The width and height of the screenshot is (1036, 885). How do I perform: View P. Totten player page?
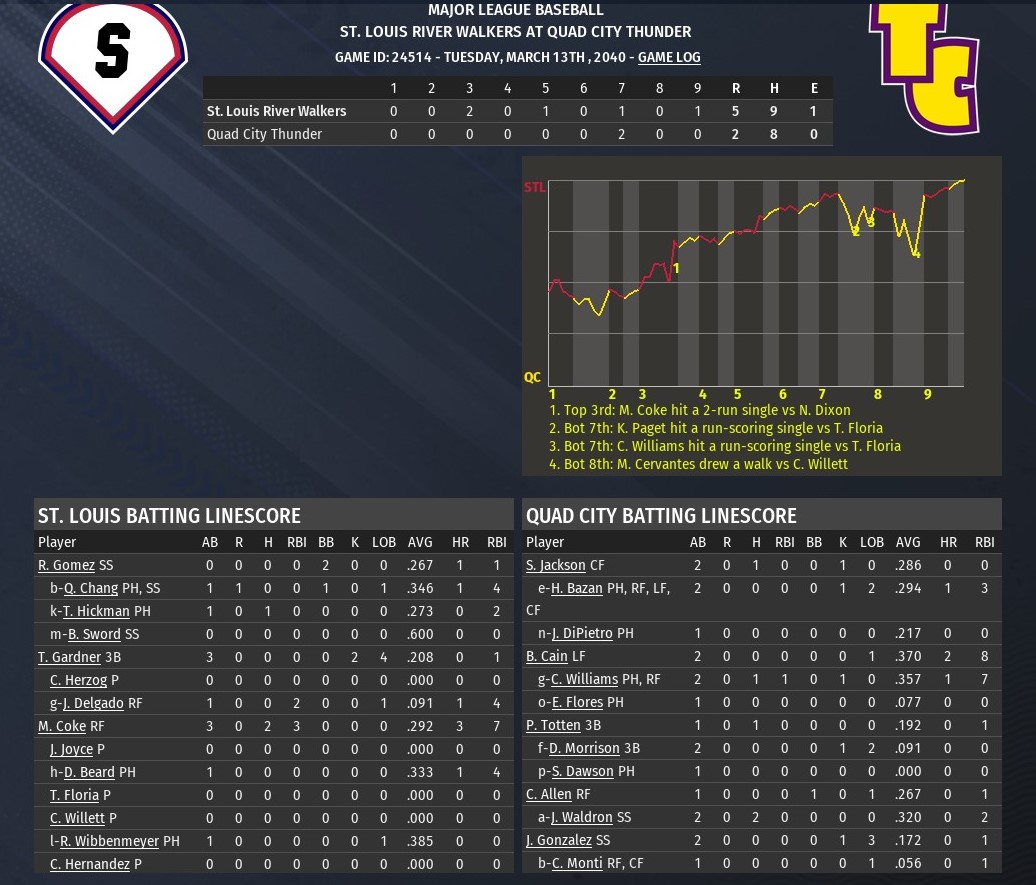click(x=553, y=726)
